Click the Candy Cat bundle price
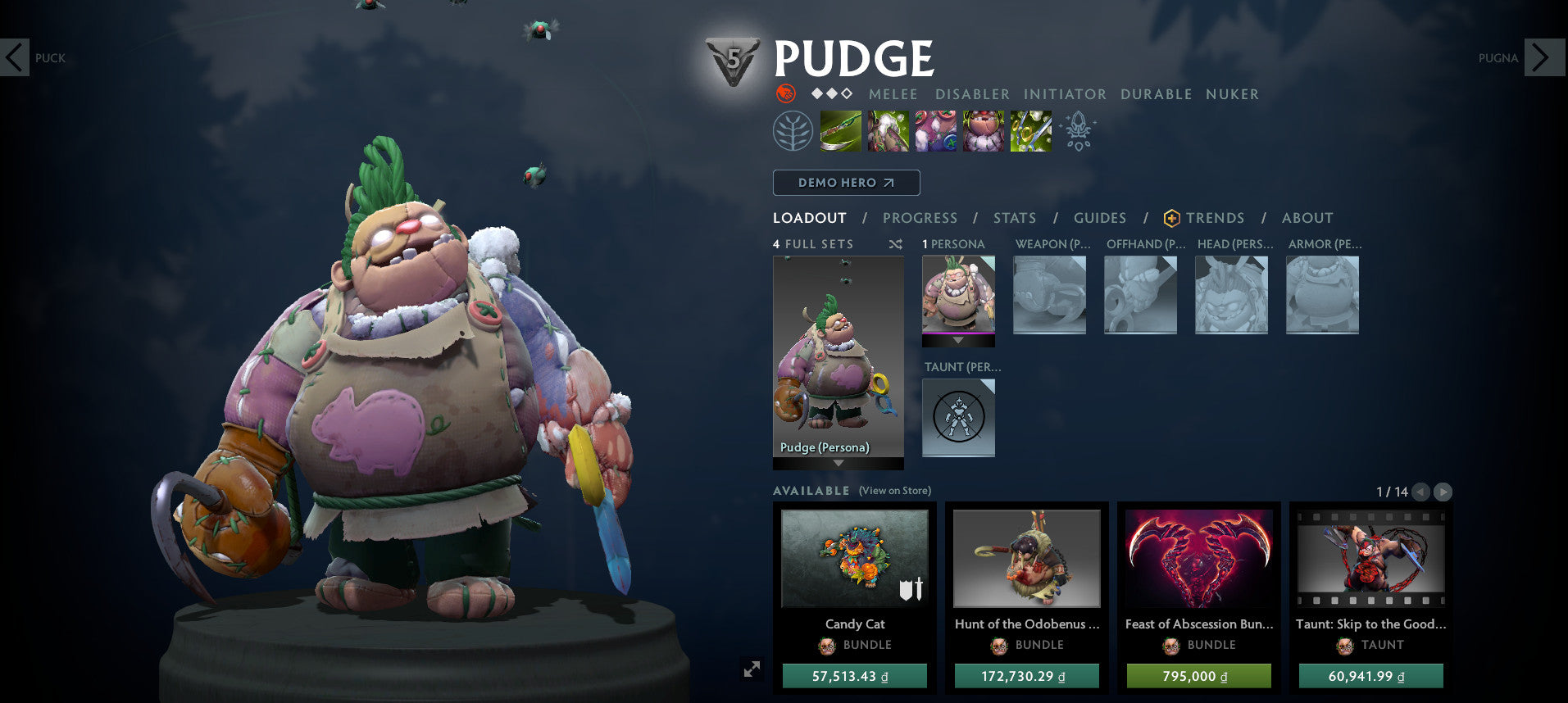The width and height of the screenshot is (1568, 703). coord(854,676)
